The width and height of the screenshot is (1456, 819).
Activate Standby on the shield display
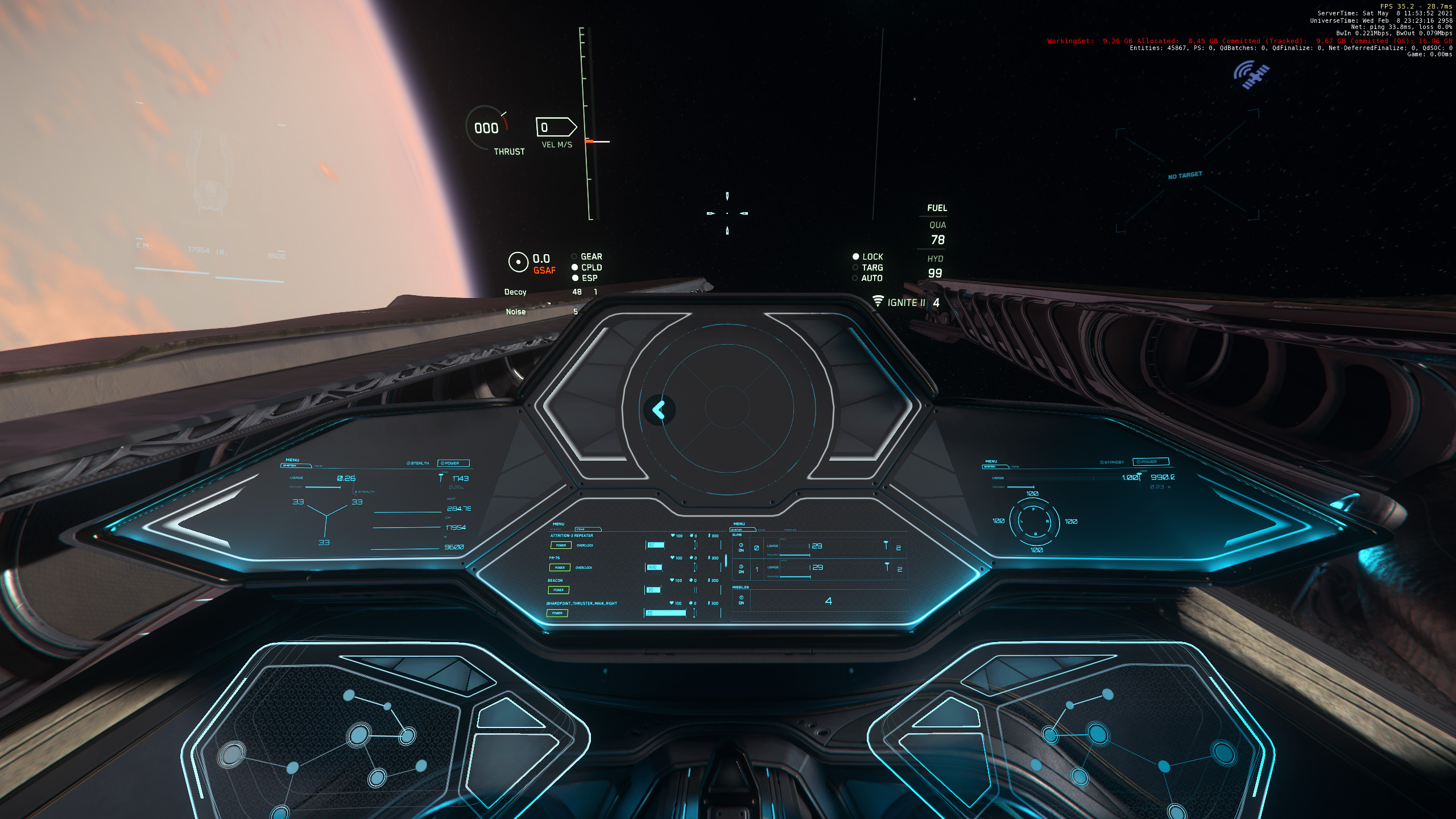click(1112, 462)
